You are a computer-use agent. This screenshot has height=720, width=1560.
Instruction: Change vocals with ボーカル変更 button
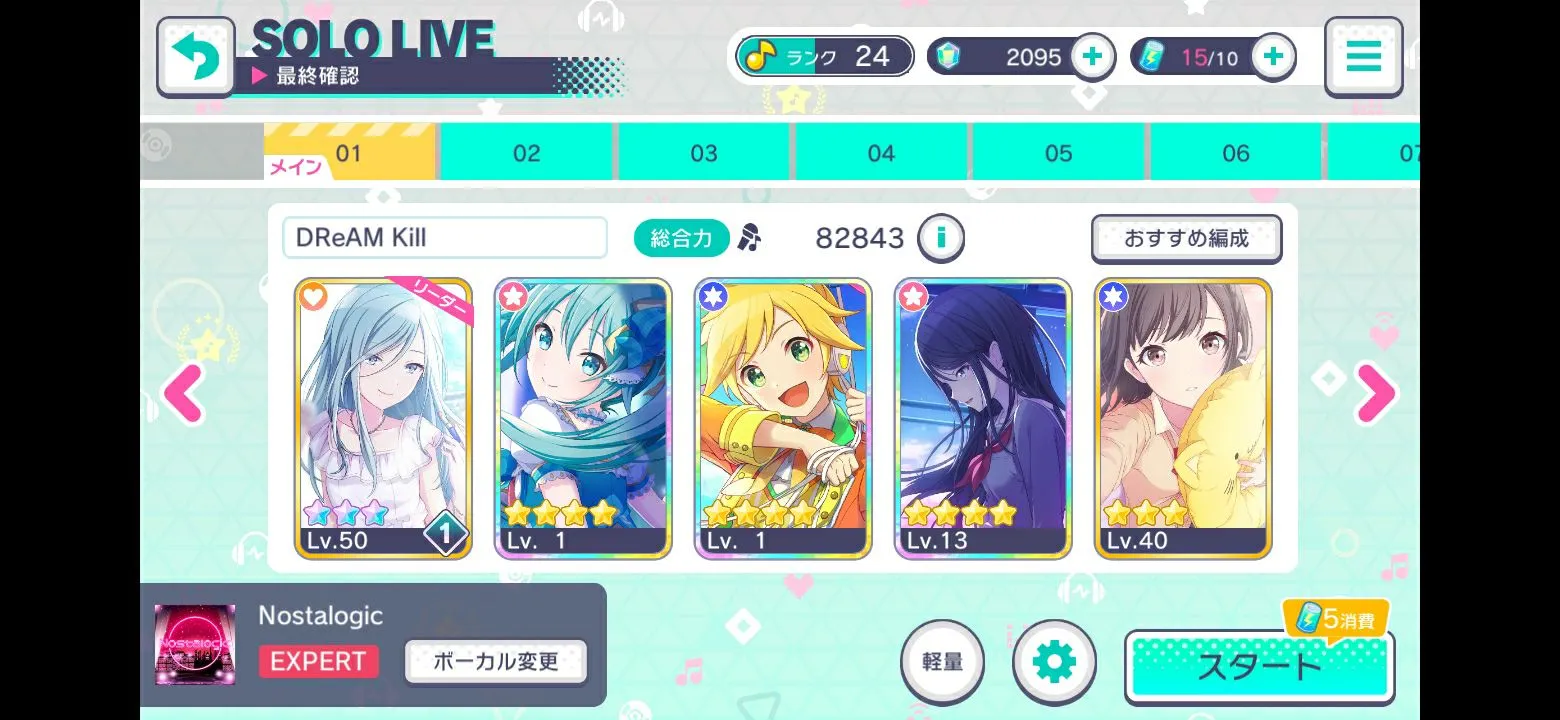click(x=496, y=662)
